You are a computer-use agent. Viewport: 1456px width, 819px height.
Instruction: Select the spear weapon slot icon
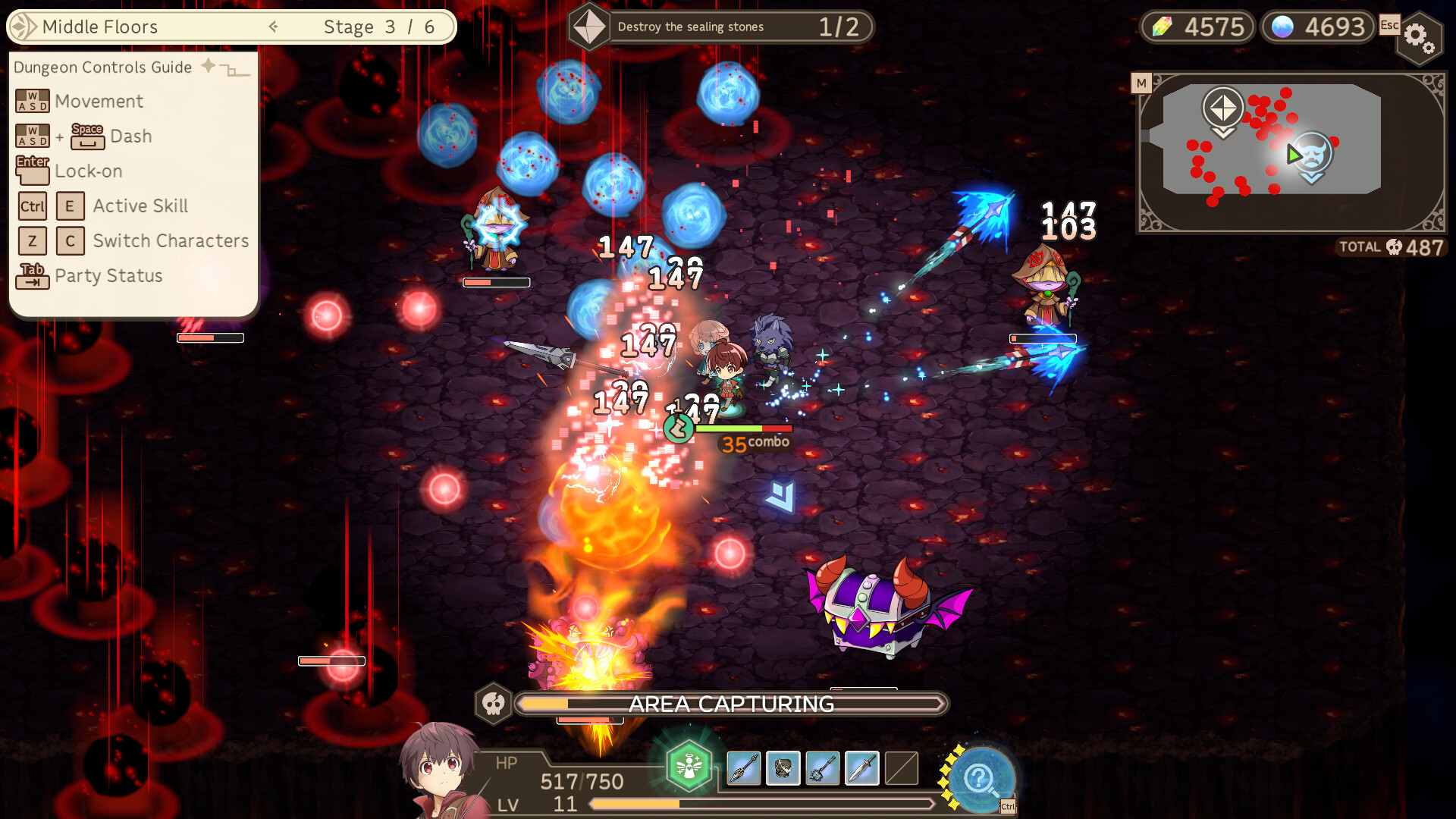(x=742, y=768)
